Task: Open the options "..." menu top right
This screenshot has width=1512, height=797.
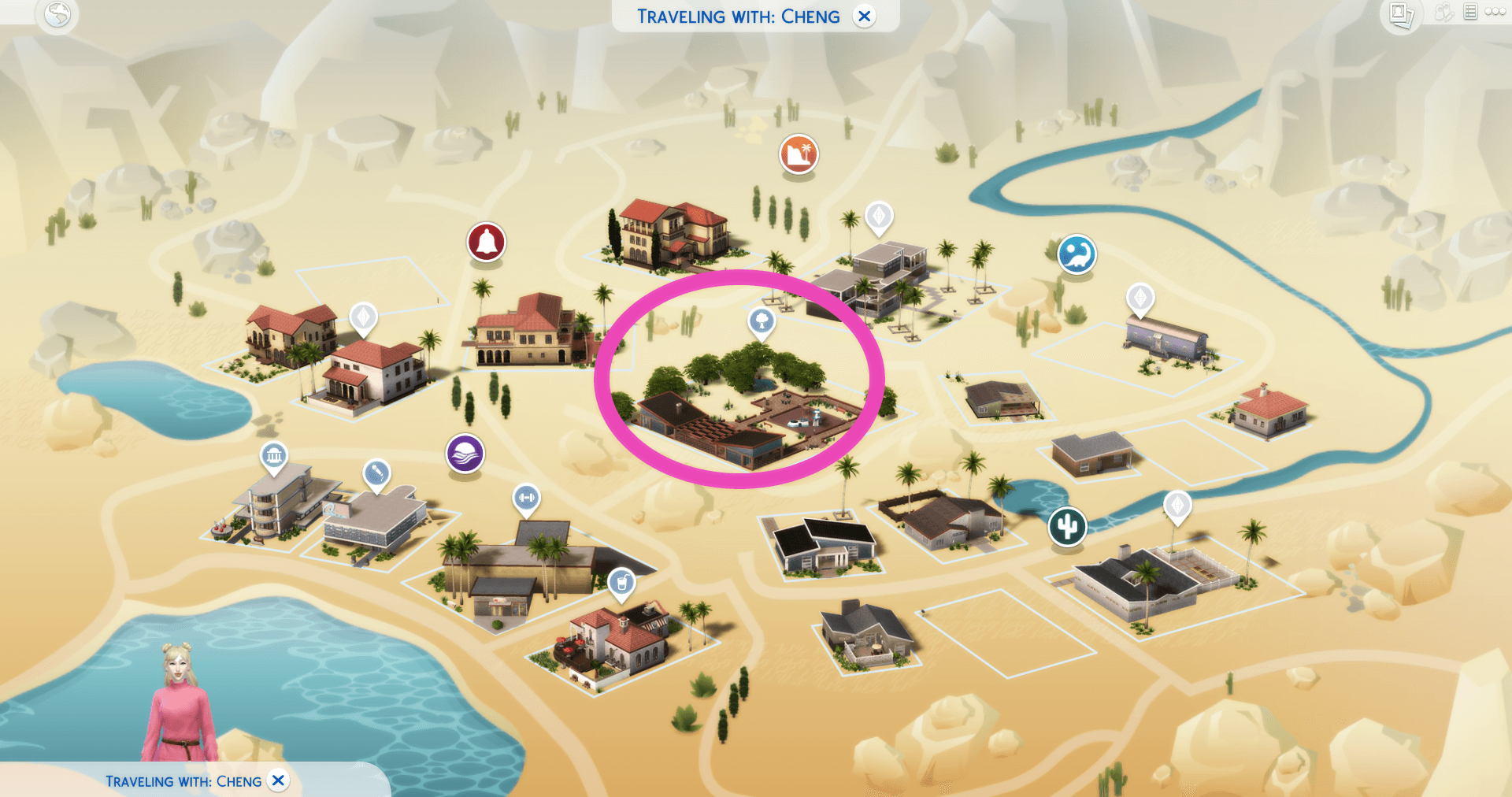Action: (x=1495, y=11)
